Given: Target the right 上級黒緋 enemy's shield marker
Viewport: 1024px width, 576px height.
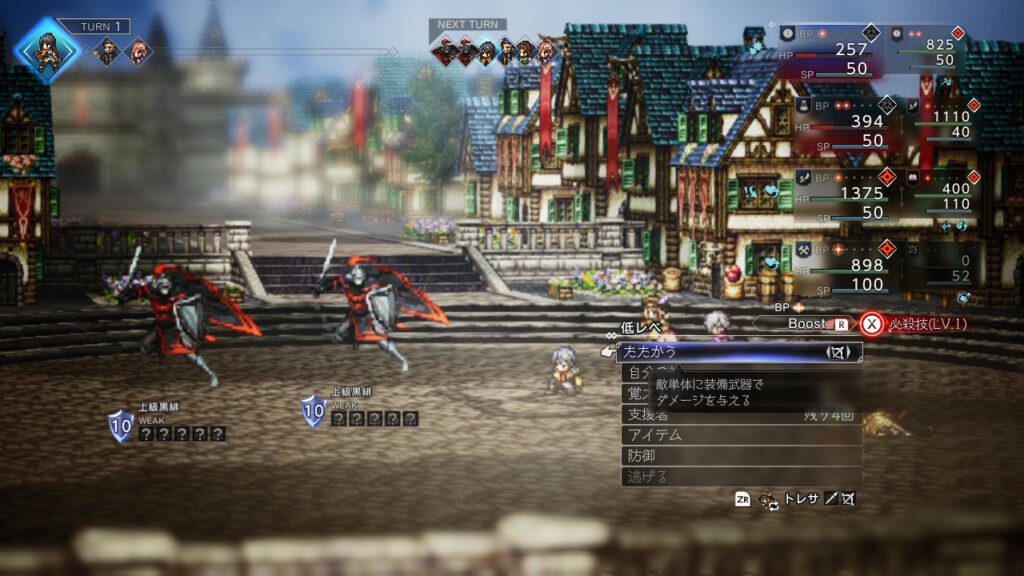Looking at the screenshot, I should click(314, 410).
